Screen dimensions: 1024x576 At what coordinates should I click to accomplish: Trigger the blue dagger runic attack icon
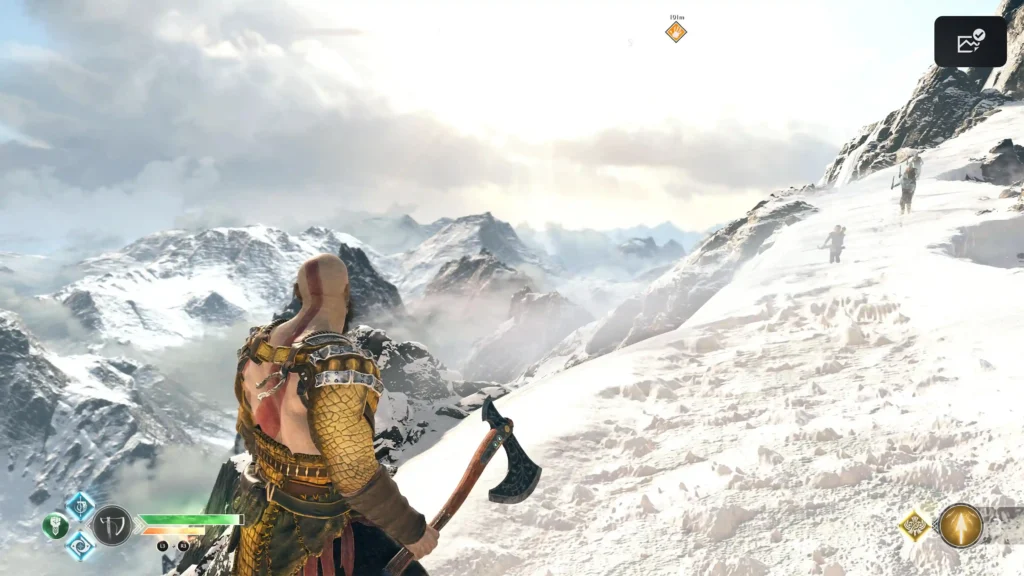80,506
